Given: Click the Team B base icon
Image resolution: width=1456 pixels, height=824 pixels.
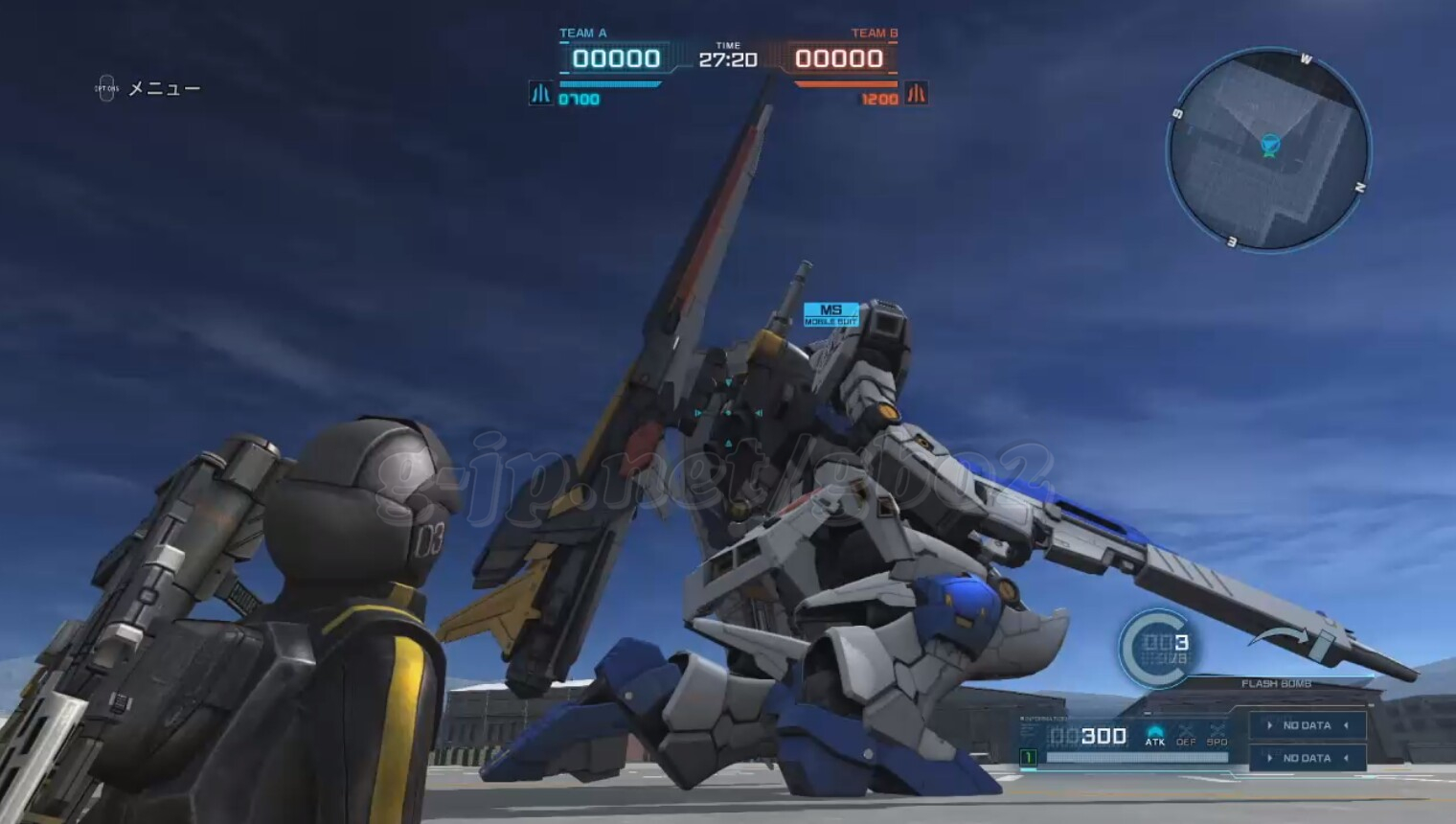Looking at the screenshot, I should (x=917, y=94).
